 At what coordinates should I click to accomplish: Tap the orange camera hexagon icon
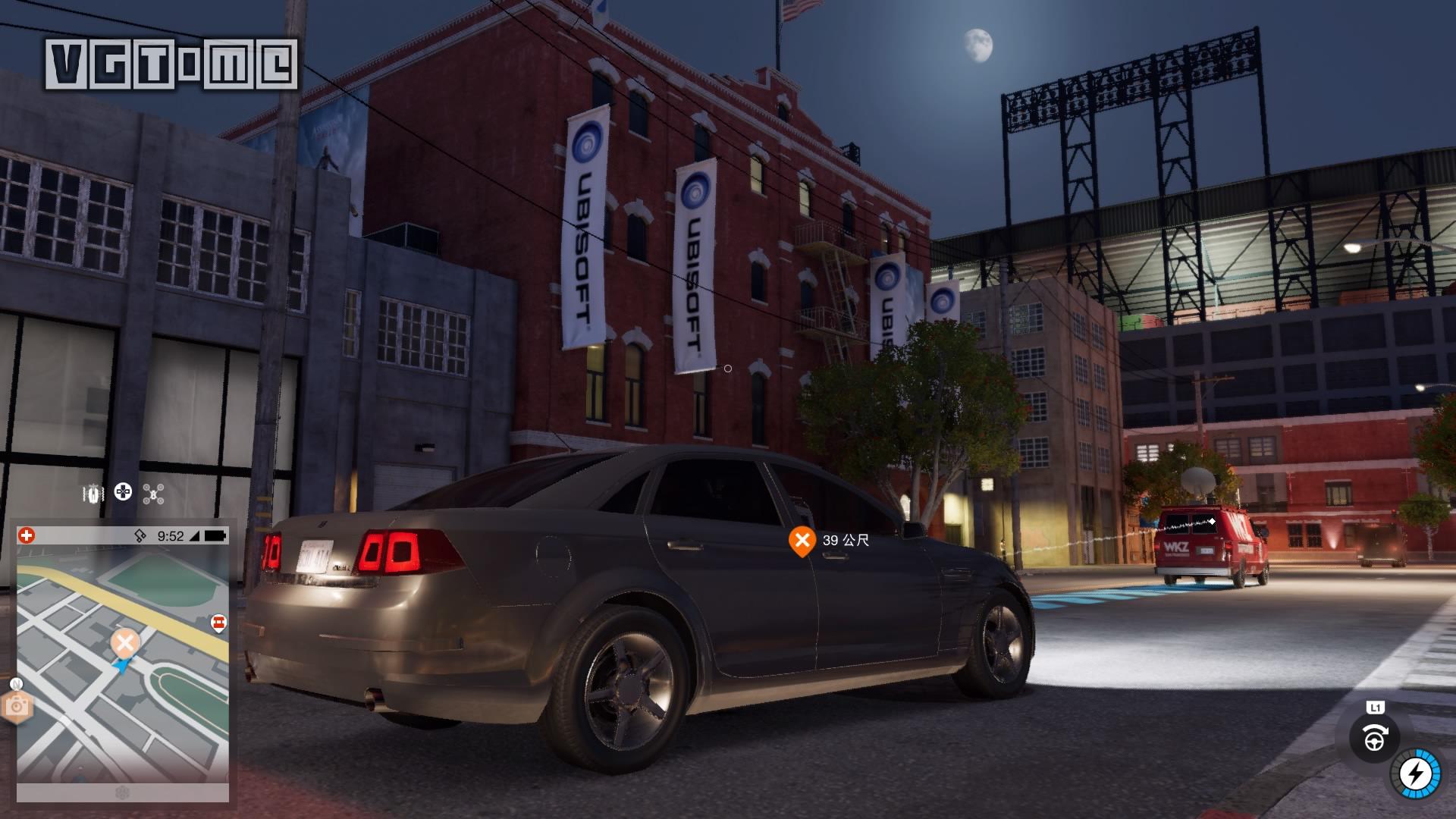(16, 707)
